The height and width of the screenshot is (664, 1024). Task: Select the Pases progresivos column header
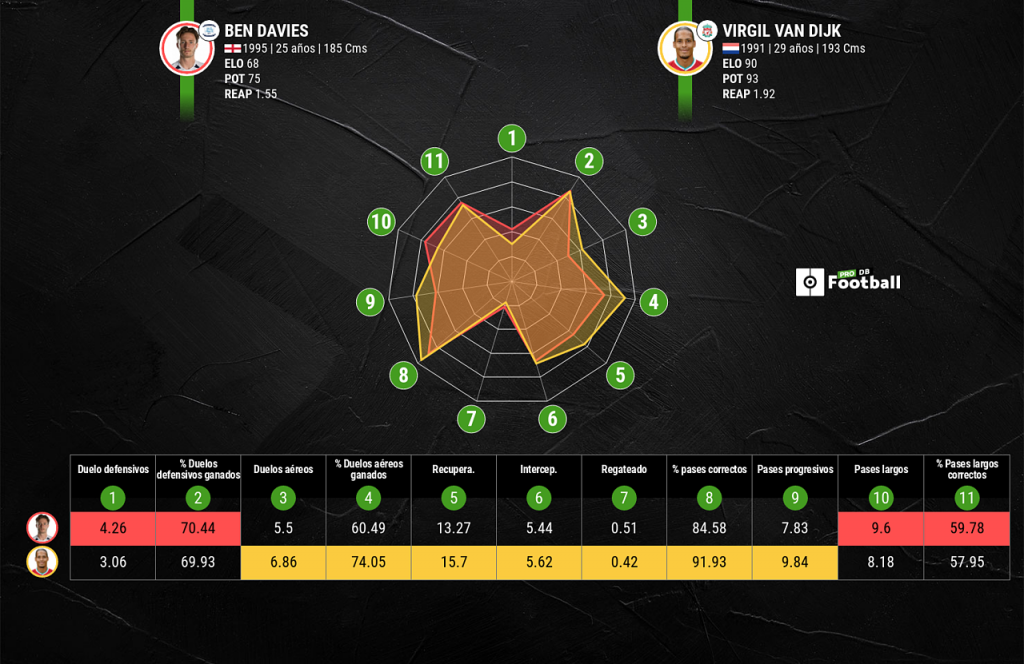tap(795, 468)
